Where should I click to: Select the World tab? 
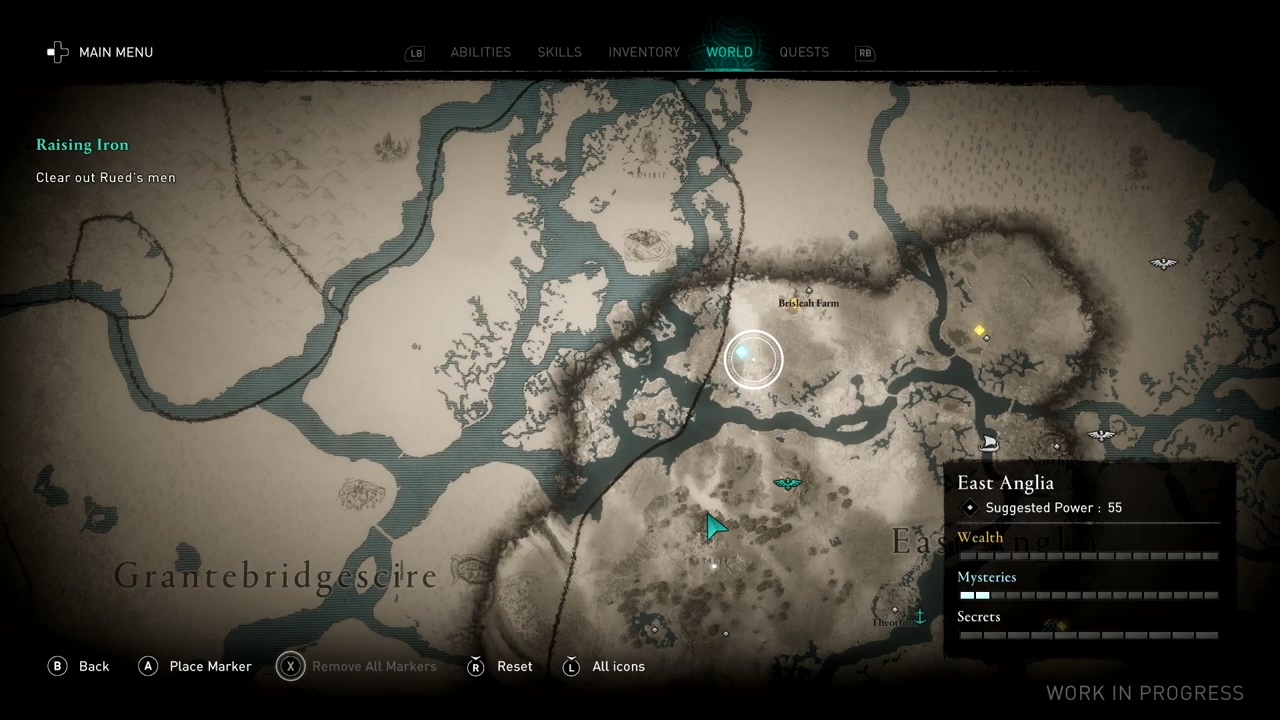tap(729, 52)
